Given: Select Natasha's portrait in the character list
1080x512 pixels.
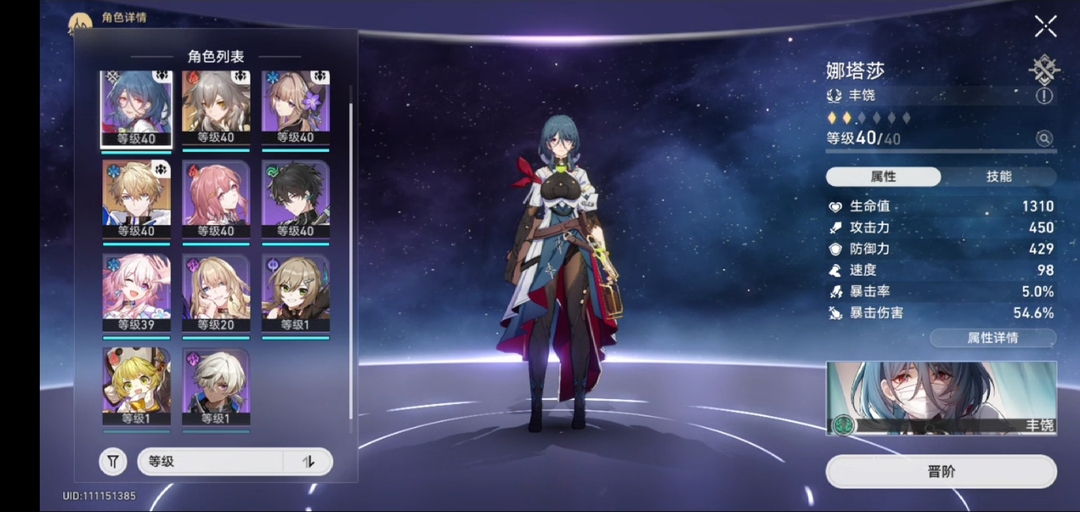Looking at the screenshot, I should click(136, 108).
